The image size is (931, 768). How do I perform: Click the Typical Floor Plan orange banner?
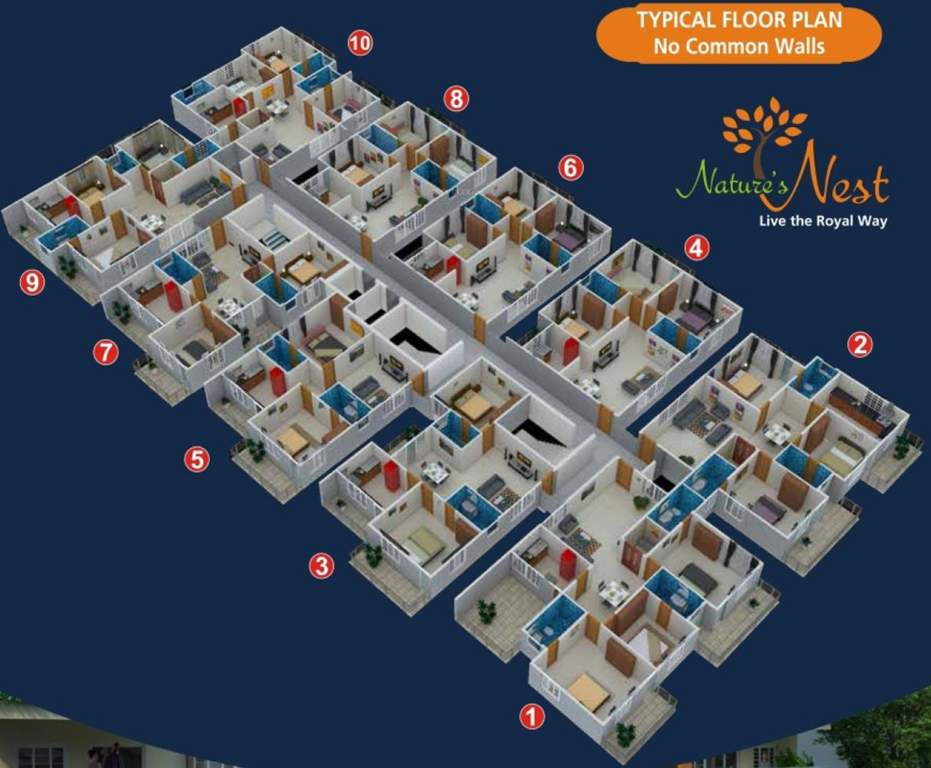pyautogui.click(x=739, y=33)
